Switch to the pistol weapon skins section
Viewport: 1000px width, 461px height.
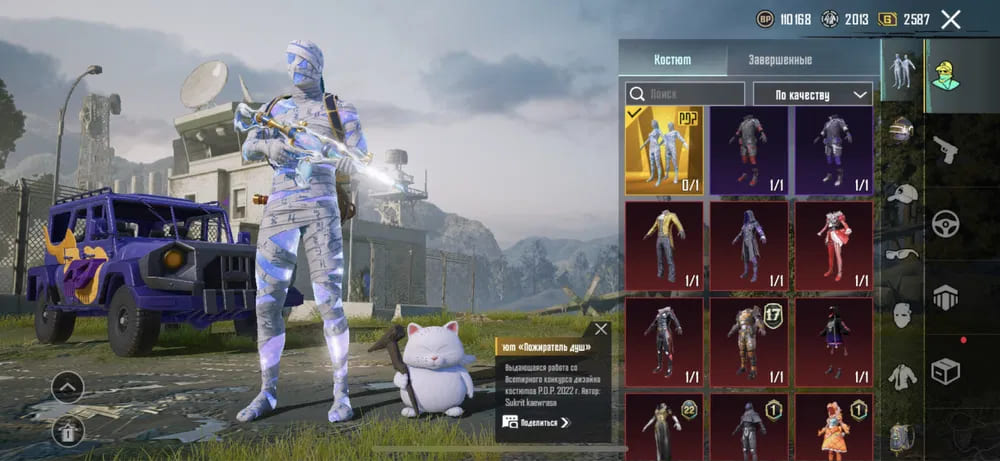coord(945,150)
